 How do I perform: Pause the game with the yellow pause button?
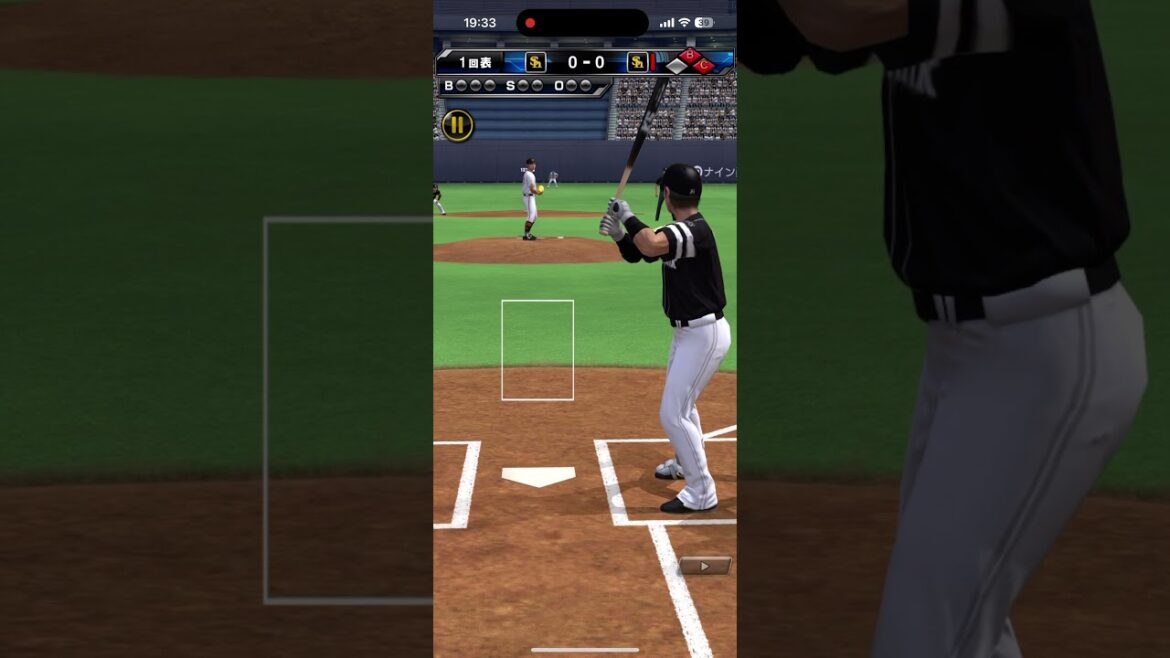point(457,125)
